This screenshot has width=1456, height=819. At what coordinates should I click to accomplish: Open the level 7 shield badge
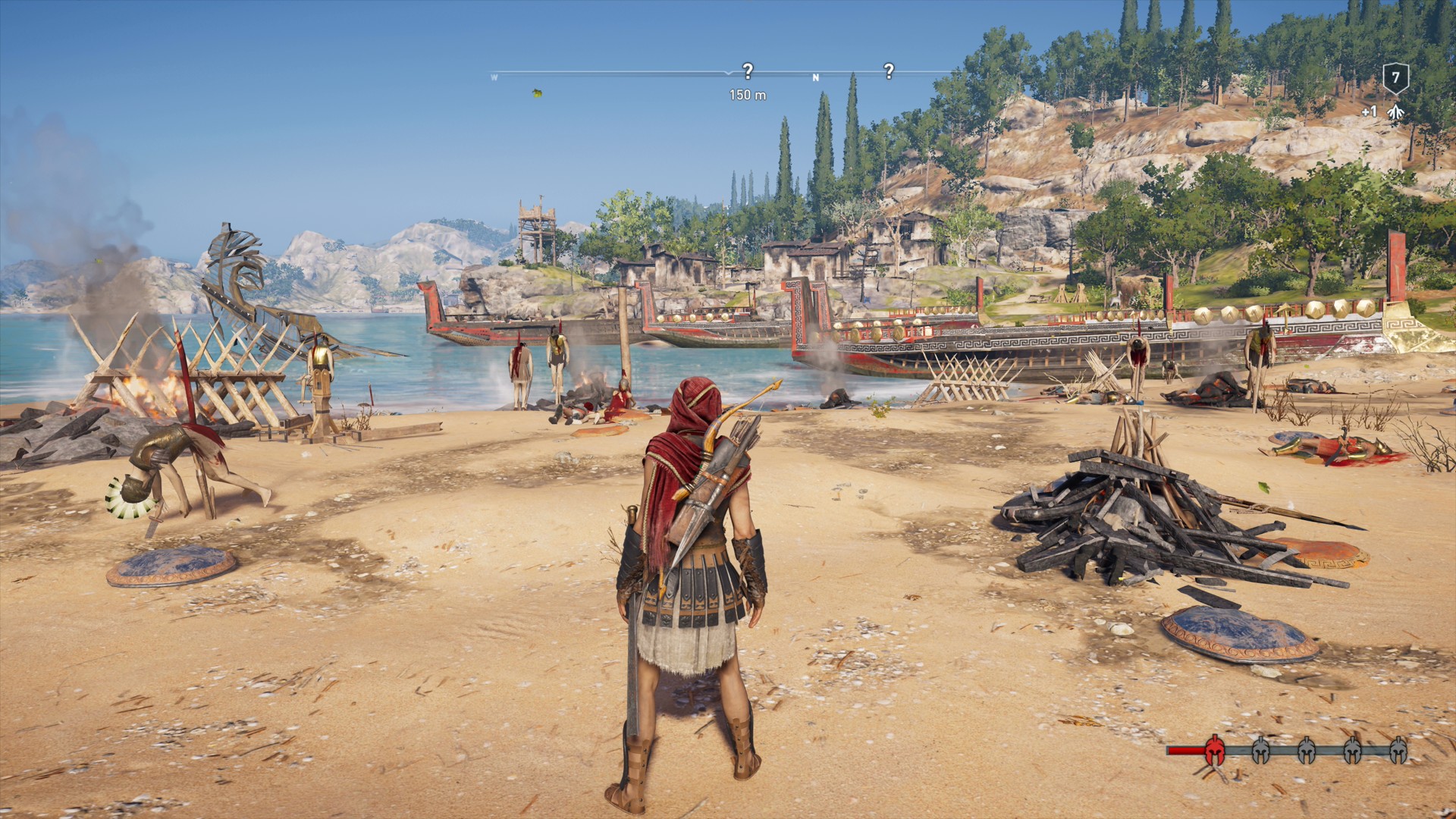[x=1395, y=78]
